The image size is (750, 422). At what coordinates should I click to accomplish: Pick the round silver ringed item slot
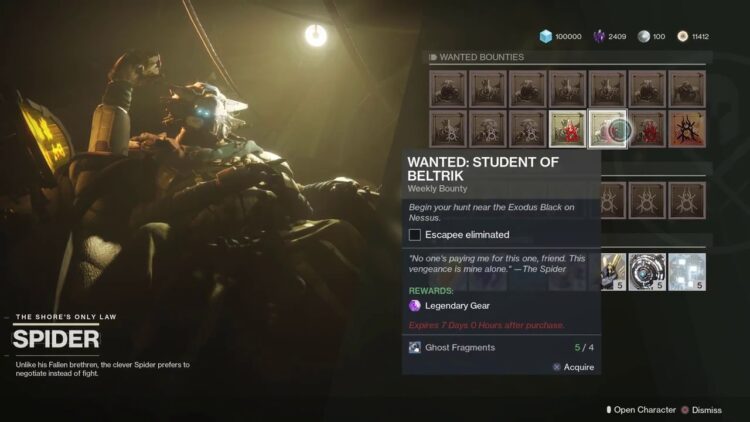click(648, 271)
